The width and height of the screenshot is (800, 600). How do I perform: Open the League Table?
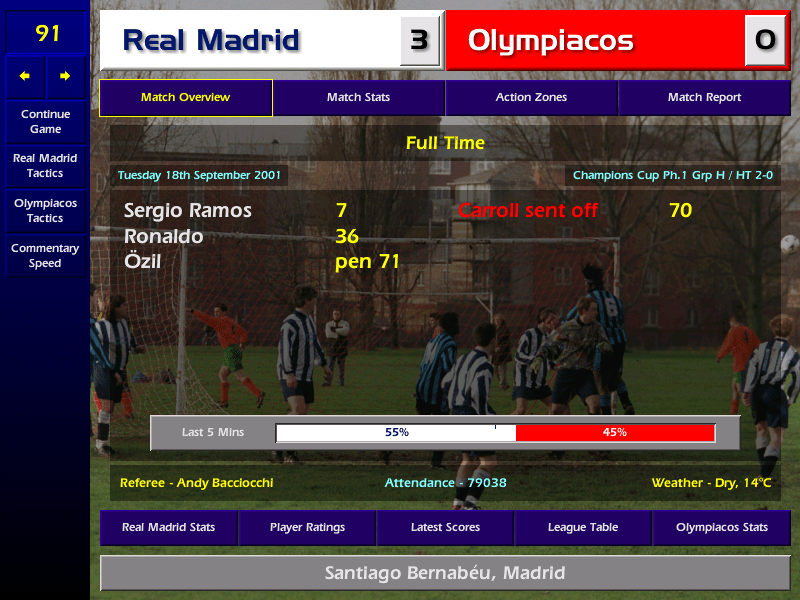click(583, 527)
